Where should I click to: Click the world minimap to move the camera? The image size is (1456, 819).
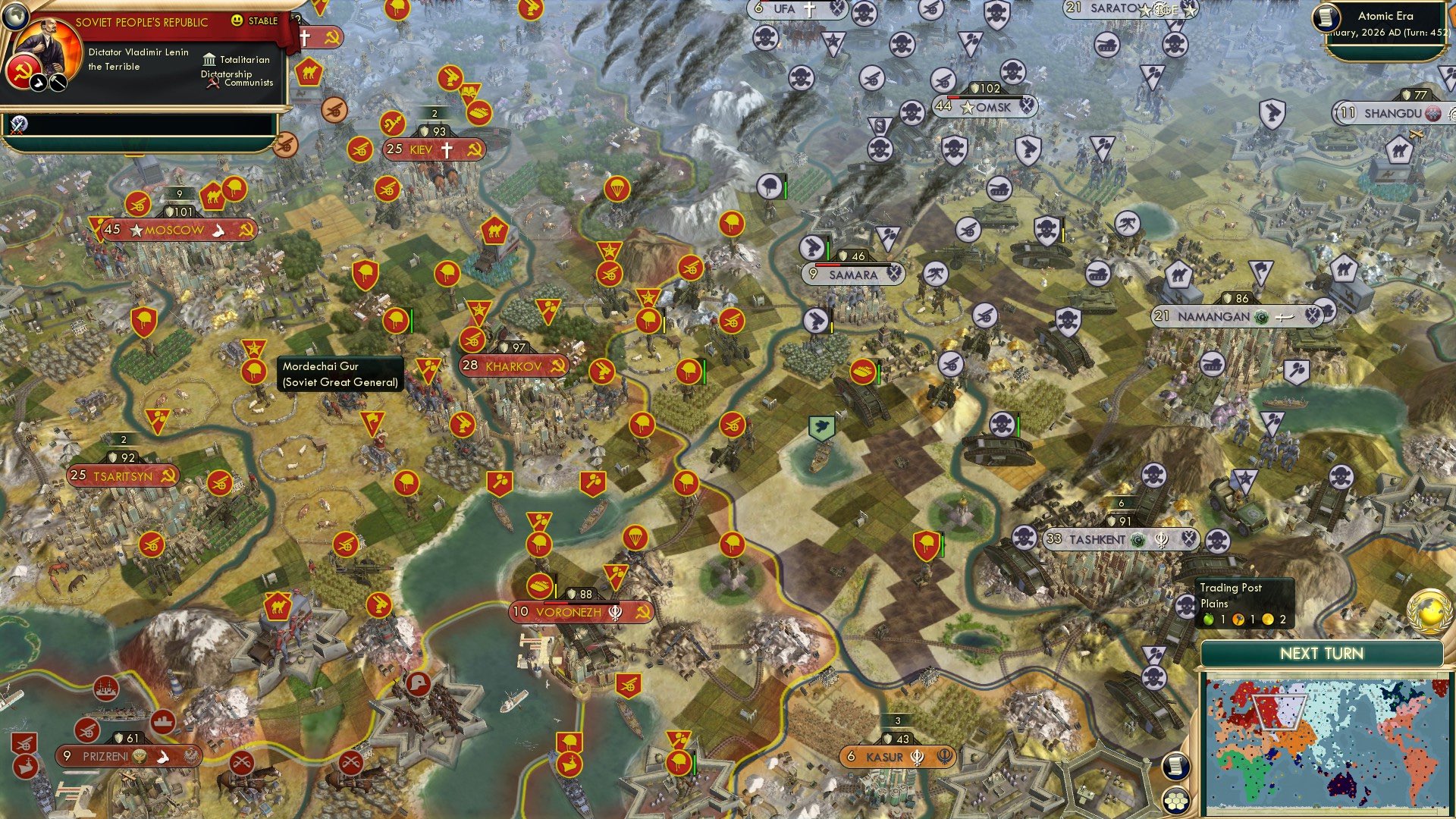point(1327,743)
